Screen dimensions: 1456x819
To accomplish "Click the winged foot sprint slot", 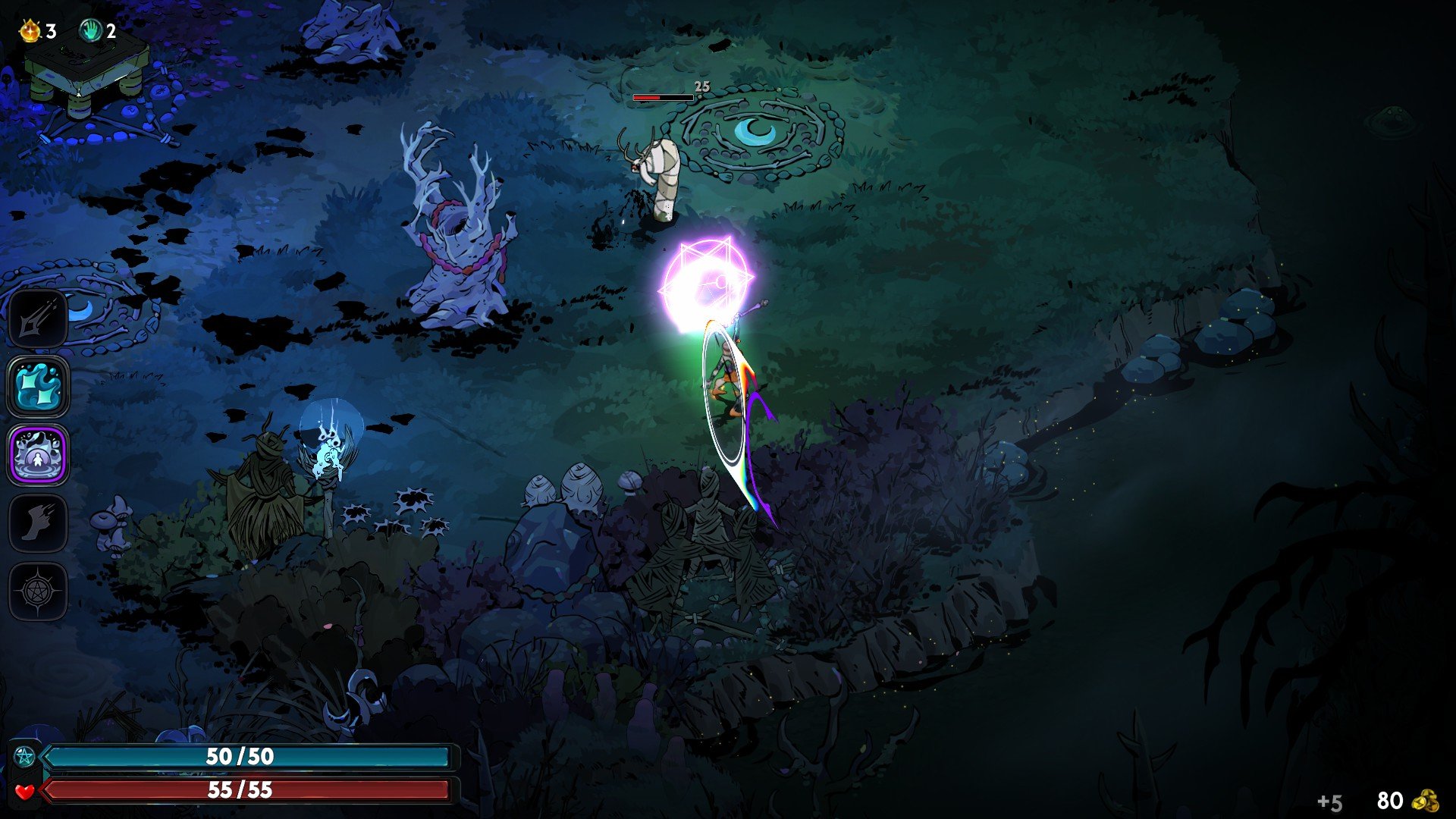I will pyautogui.click(x=38, y=523).
